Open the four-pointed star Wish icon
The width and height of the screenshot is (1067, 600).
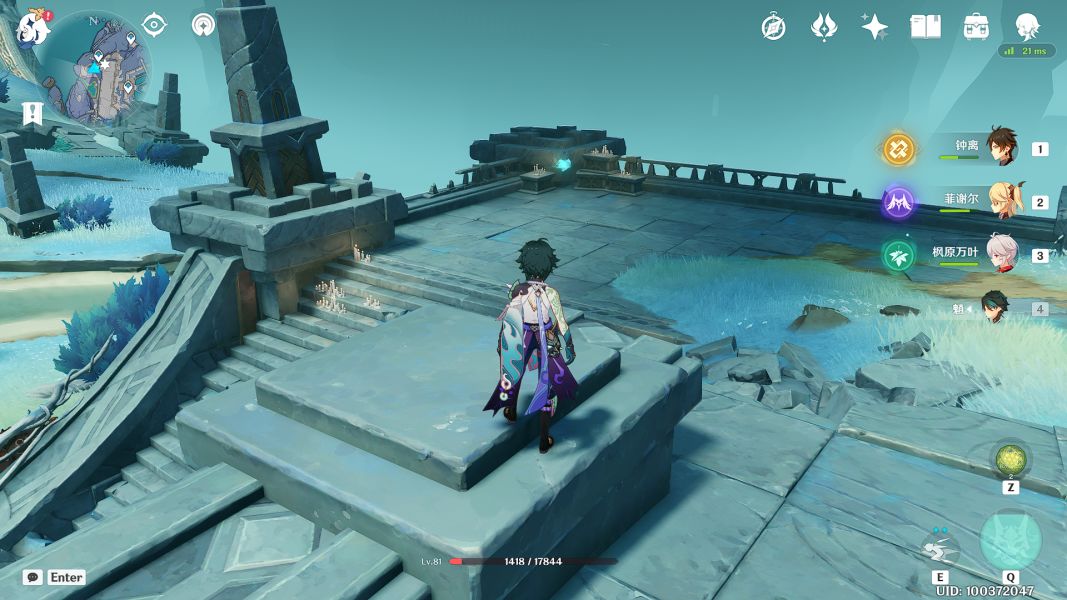click(875, 27)
